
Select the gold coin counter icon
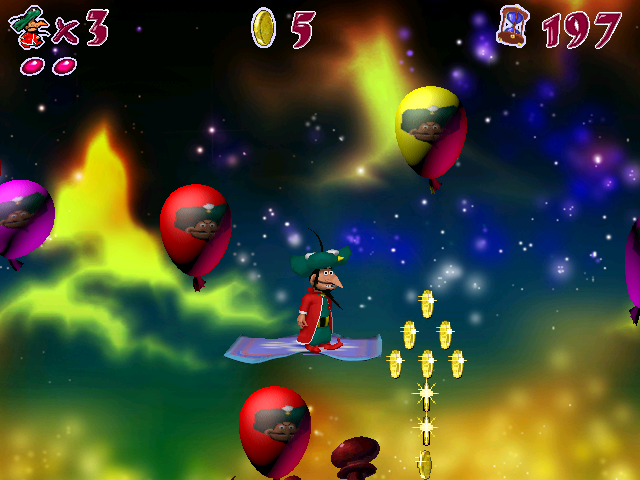[263, 27]
